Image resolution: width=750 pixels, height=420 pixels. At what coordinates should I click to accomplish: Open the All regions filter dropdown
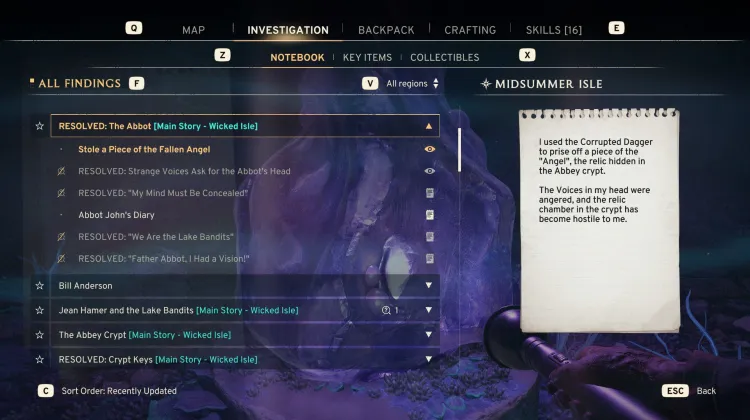click(x=412, y=84)
